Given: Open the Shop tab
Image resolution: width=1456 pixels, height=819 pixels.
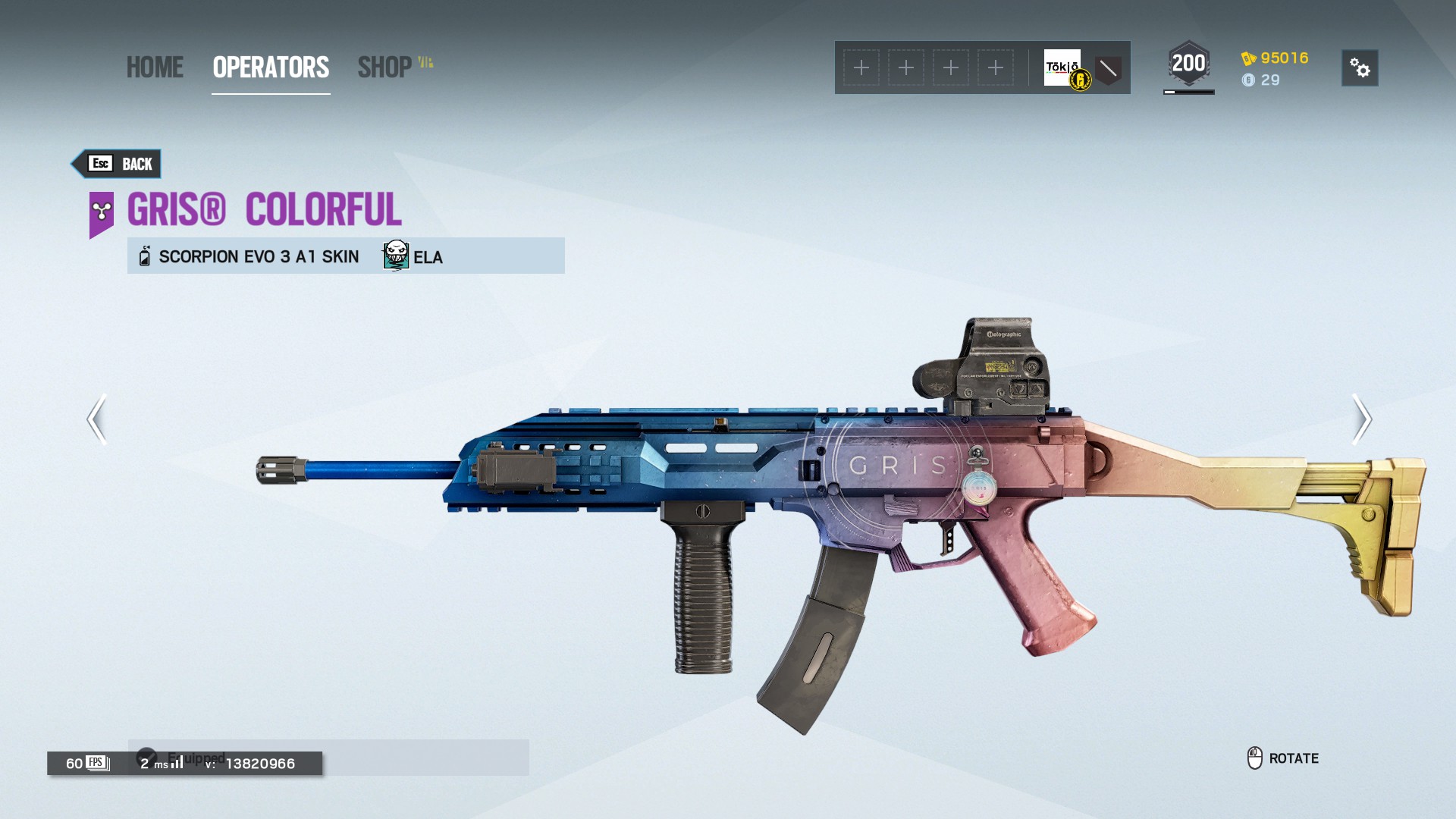Looking at the screenshot, I should 385,67.
